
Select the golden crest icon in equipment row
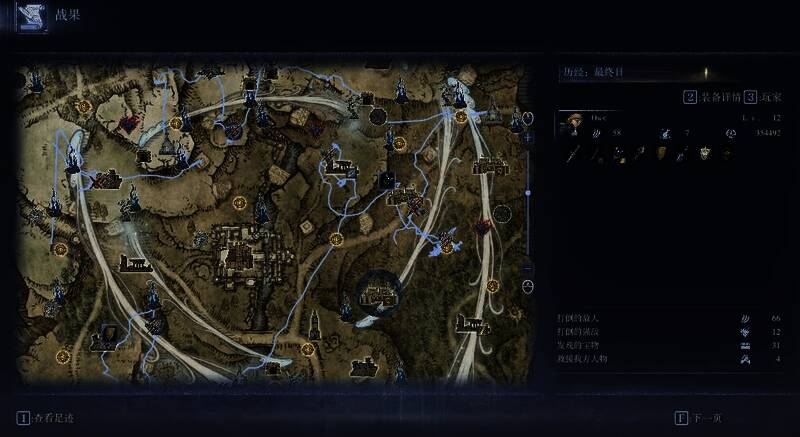[x=705, y=154]
